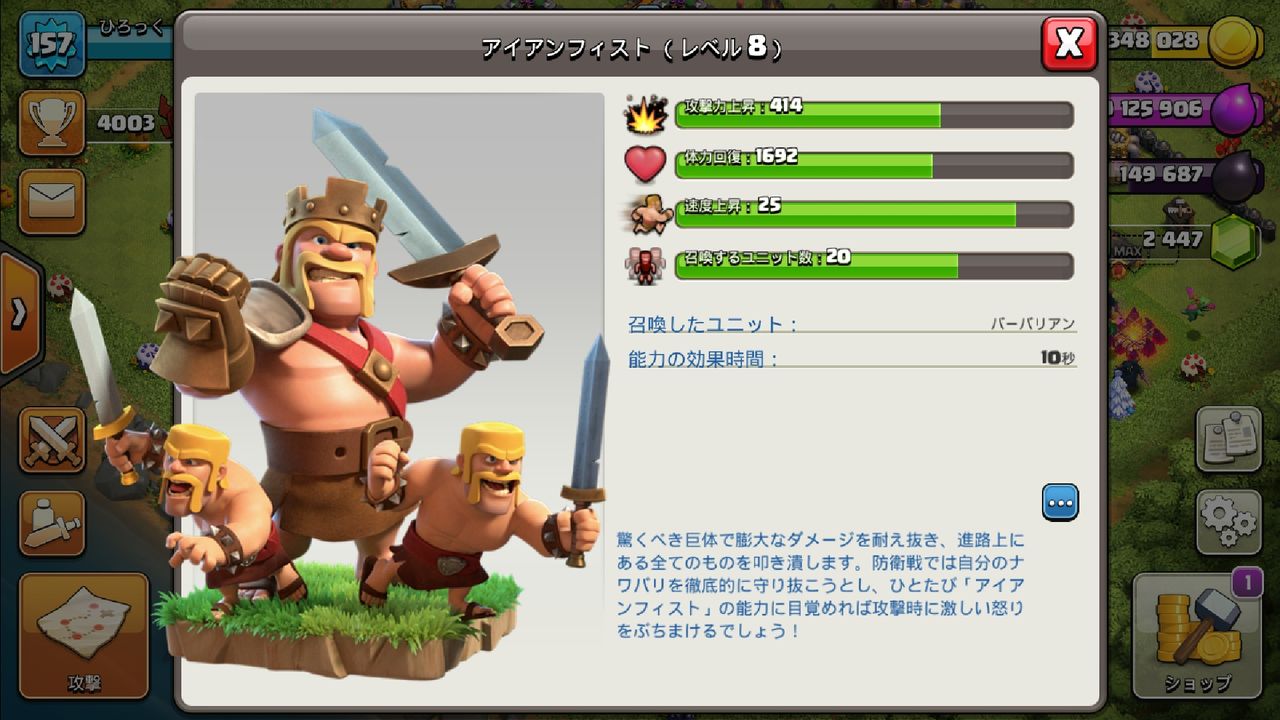Click the 攻撃力上昇 progress bar
This screenshot has height=720, width=1280.
(870, 117)
